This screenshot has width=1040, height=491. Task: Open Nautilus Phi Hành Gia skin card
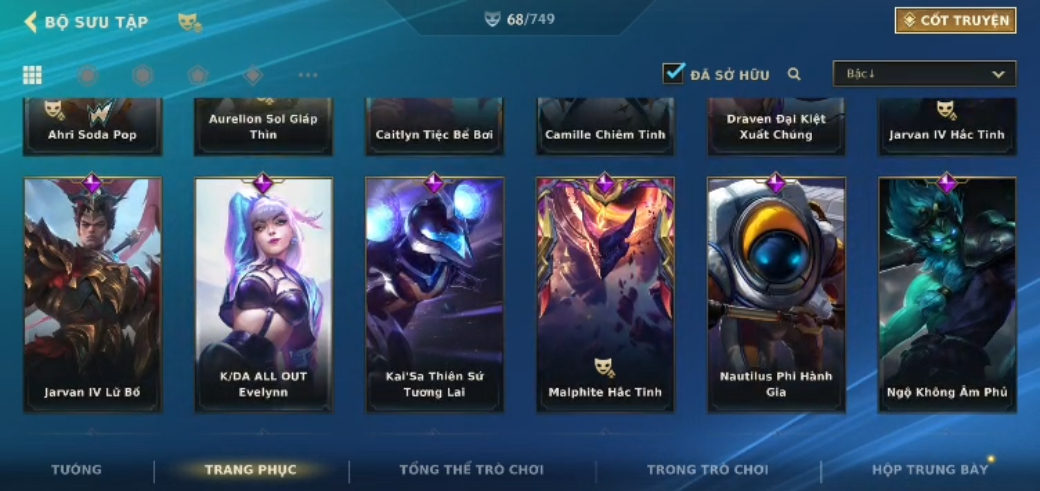point(776,294)
